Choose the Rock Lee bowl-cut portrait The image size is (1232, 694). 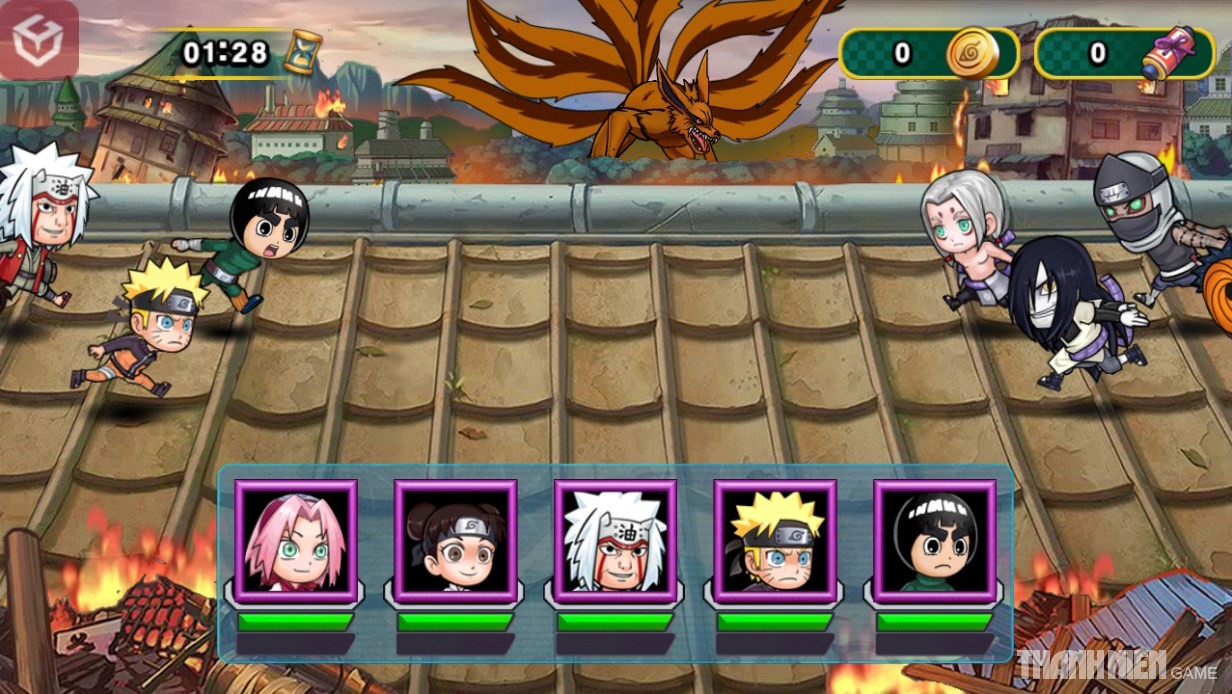935,542
